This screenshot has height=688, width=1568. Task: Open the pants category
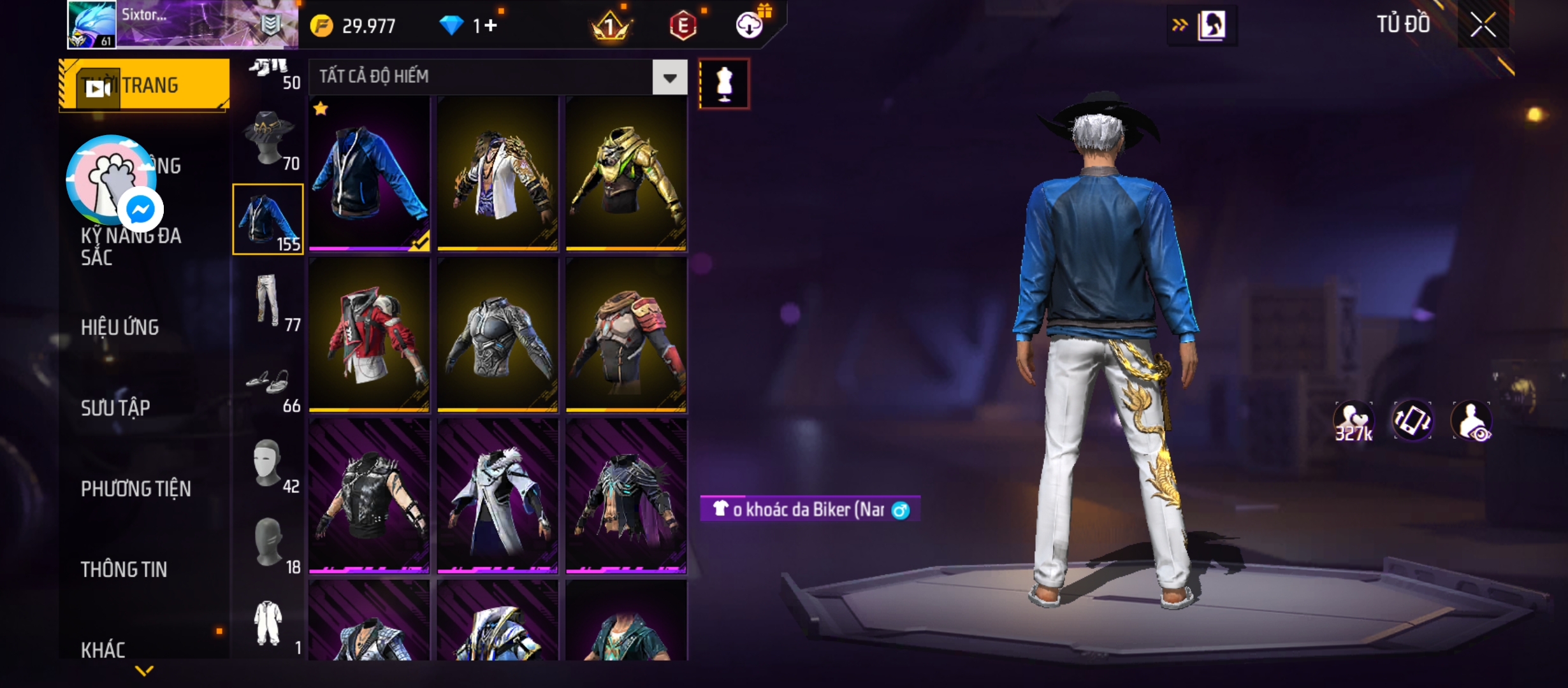pos(269,301)
